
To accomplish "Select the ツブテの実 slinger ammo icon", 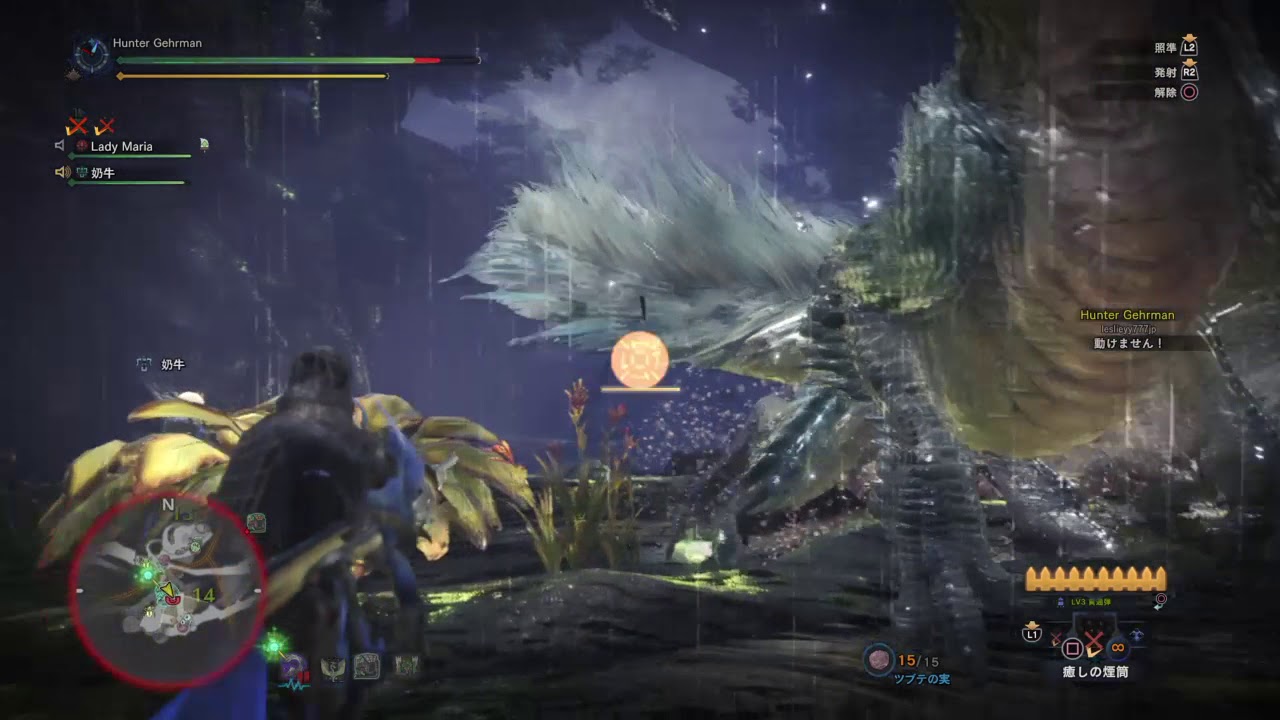I will [879, 660].
